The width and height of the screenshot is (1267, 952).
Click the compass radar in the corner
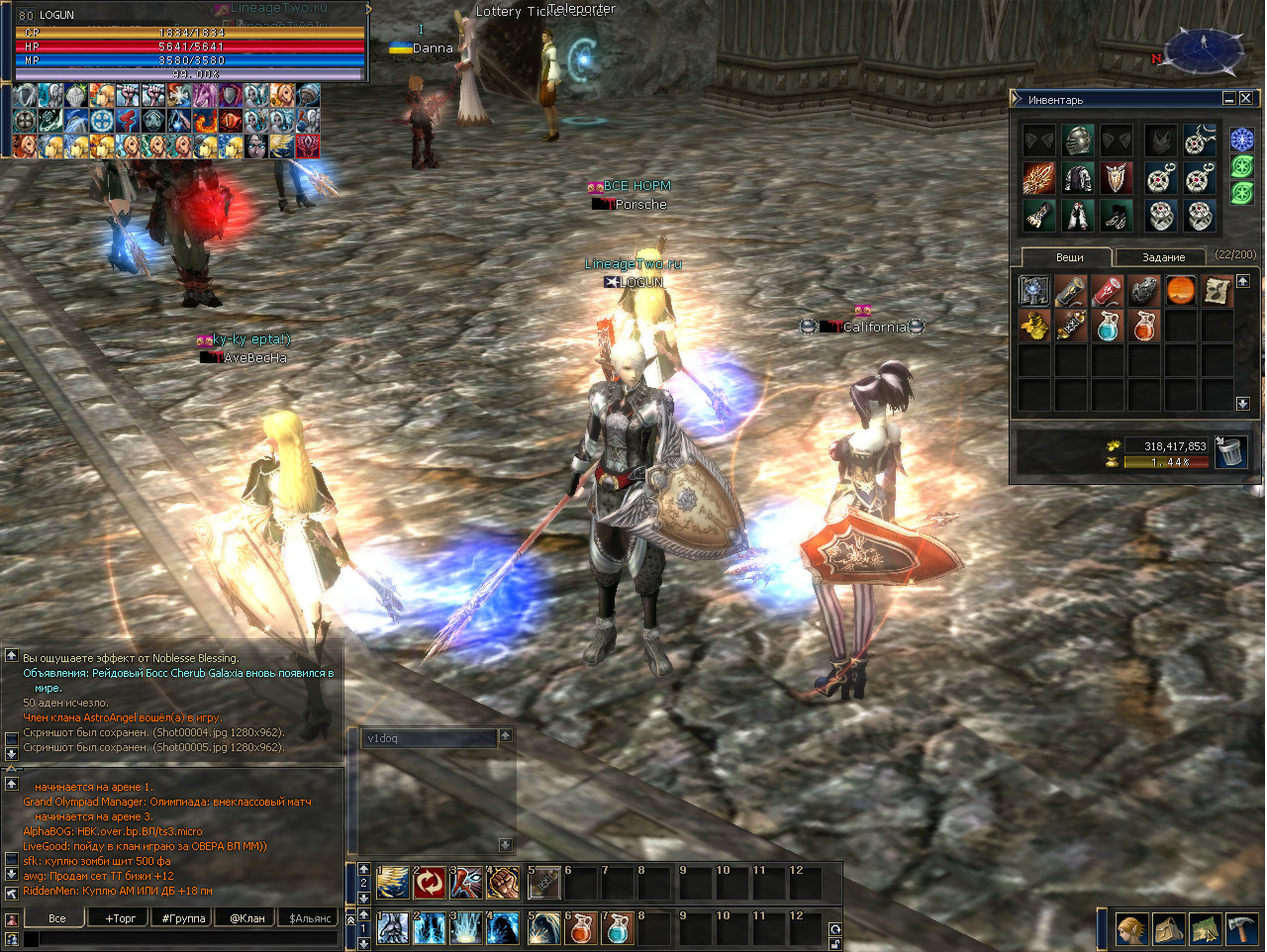click(1204, 49)
